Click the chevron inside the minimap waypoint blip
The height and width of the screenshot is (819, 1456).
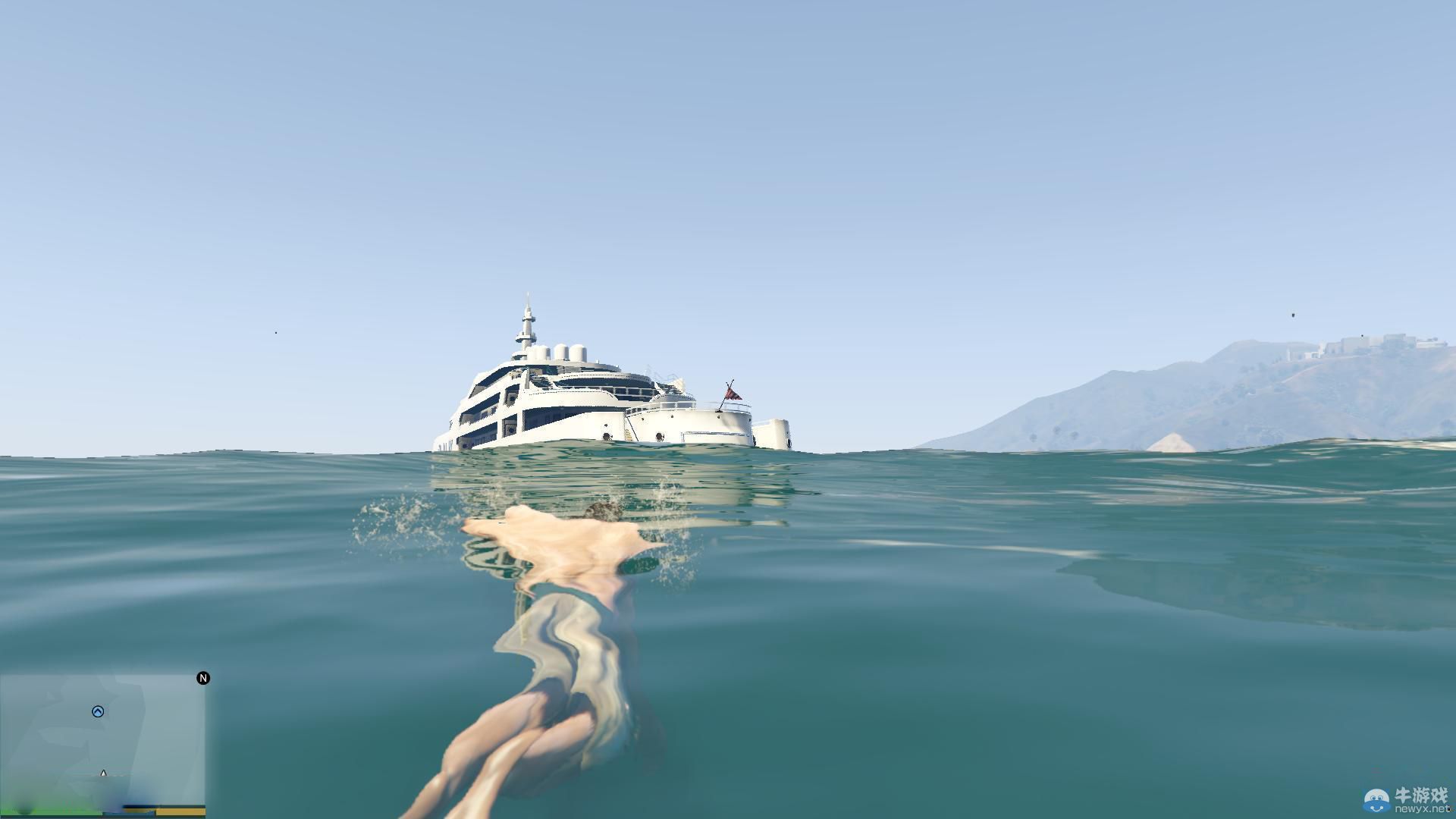coord(99,711)
